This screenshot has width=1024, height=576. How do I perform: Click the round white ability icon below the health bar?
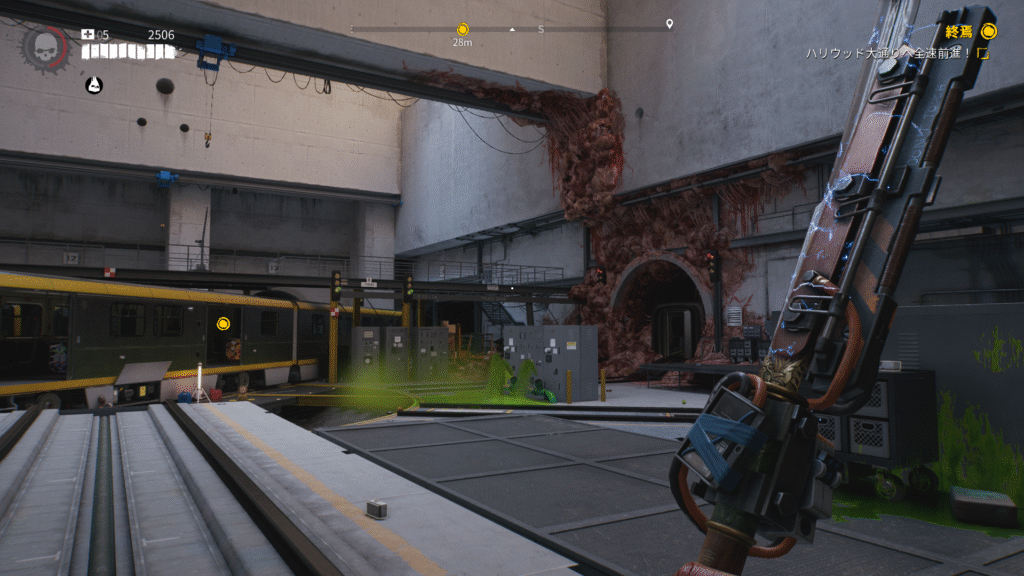pos(93,85)
